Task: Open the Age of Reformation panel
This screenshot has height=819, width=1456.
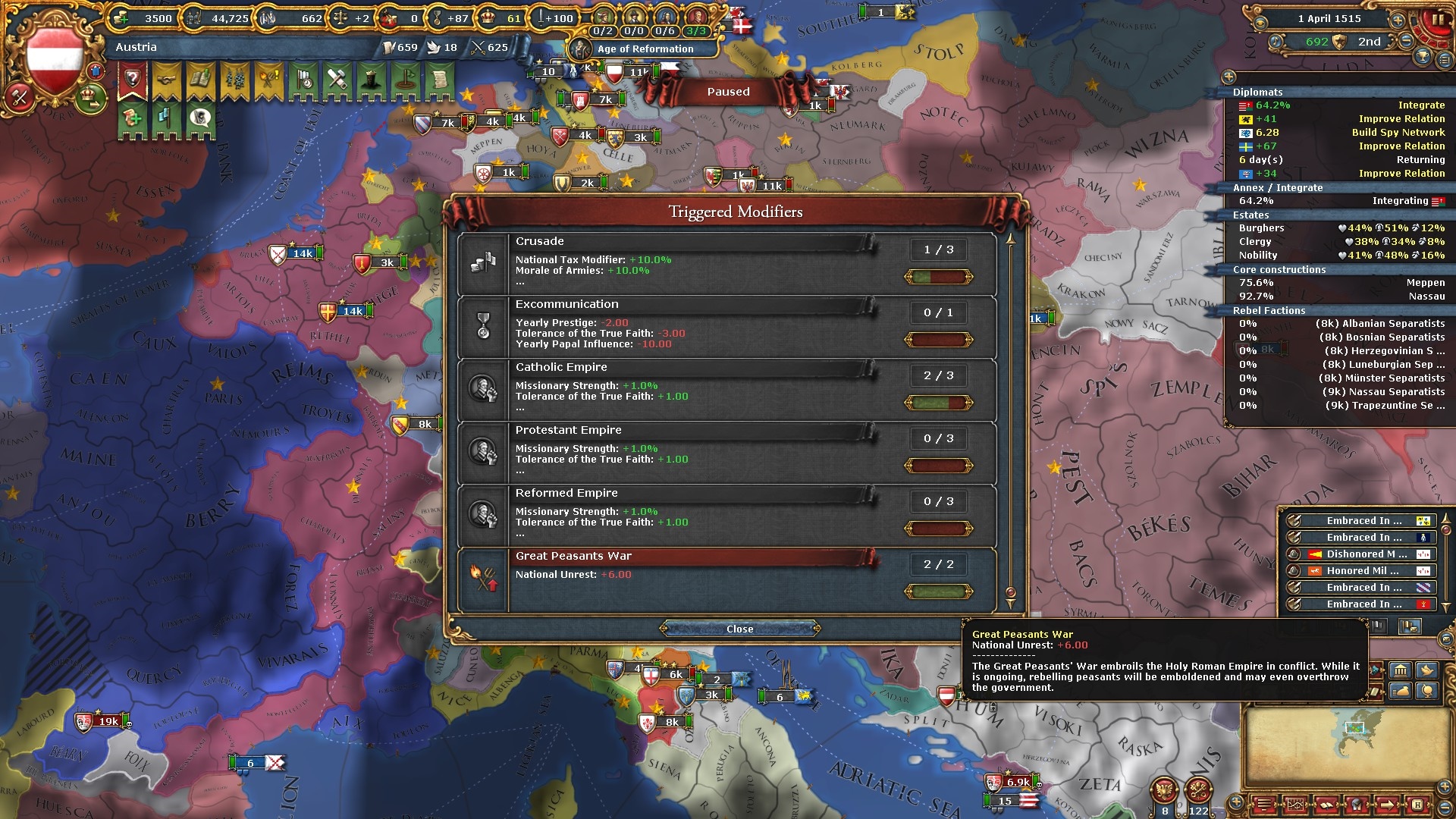Action: coord(644,49)
